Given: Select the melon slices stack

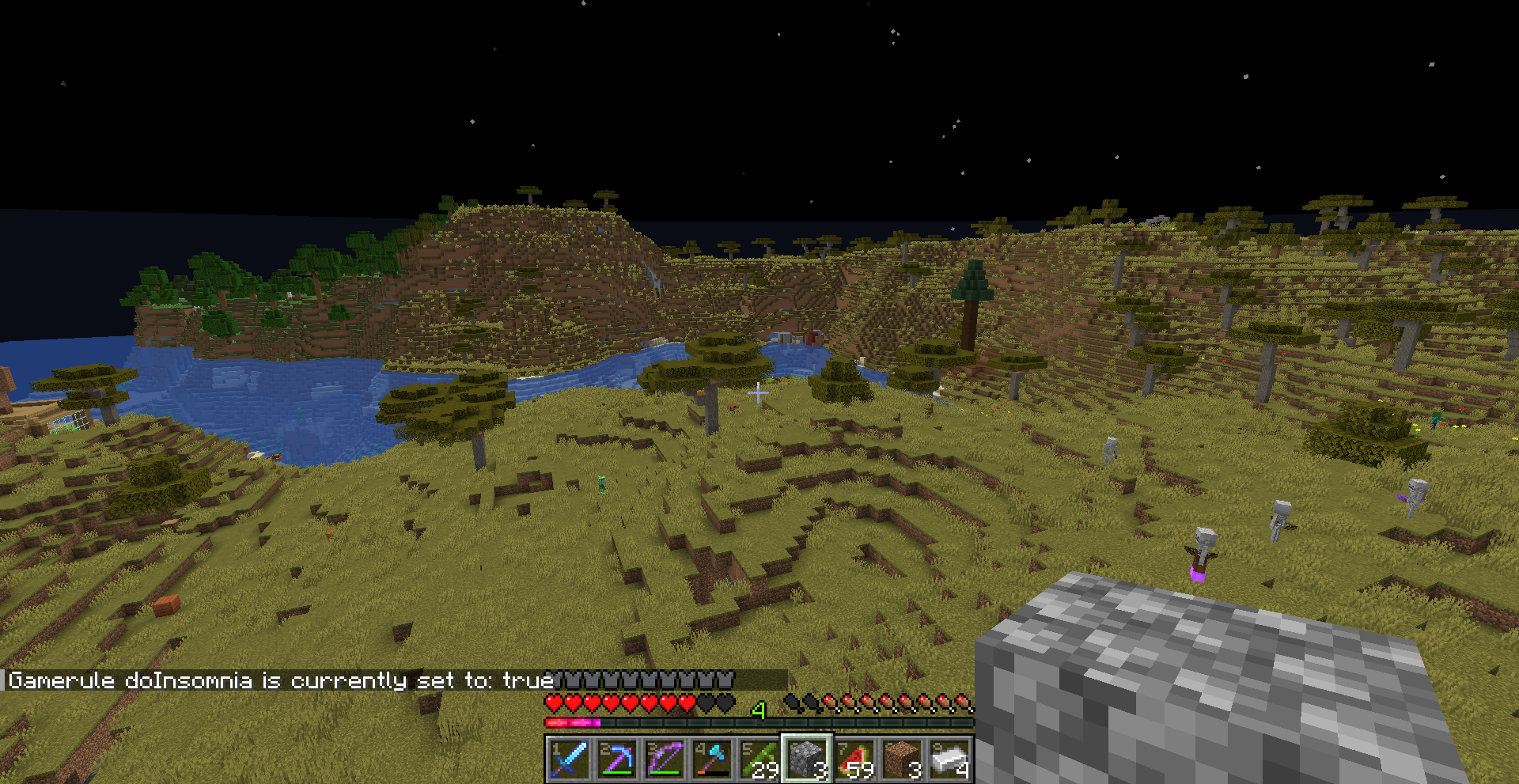Looking at the screenshot, I should (854, 759).
